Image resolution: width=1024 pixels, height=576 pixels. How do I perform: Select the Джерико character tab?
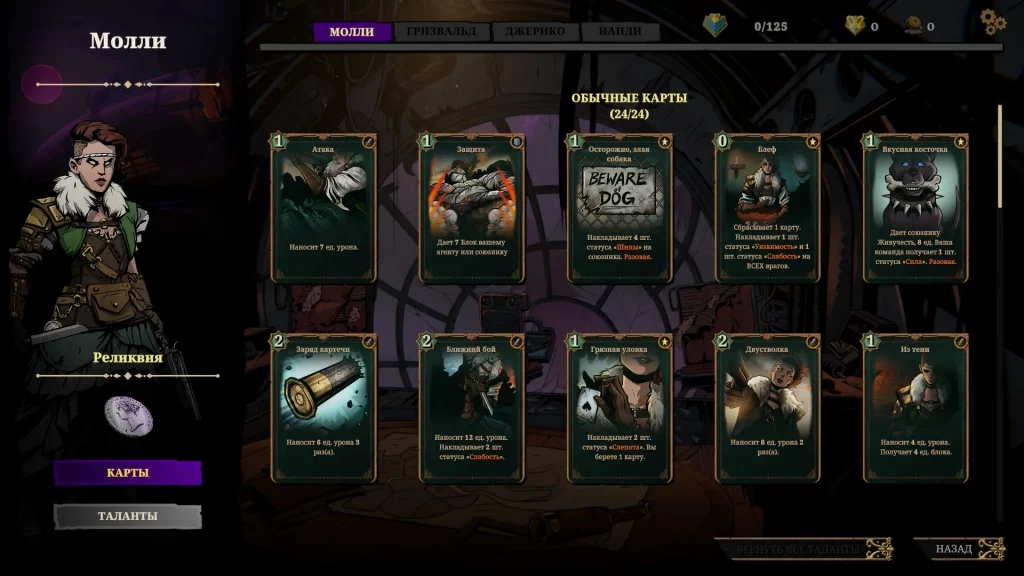(x=535, y=32)
